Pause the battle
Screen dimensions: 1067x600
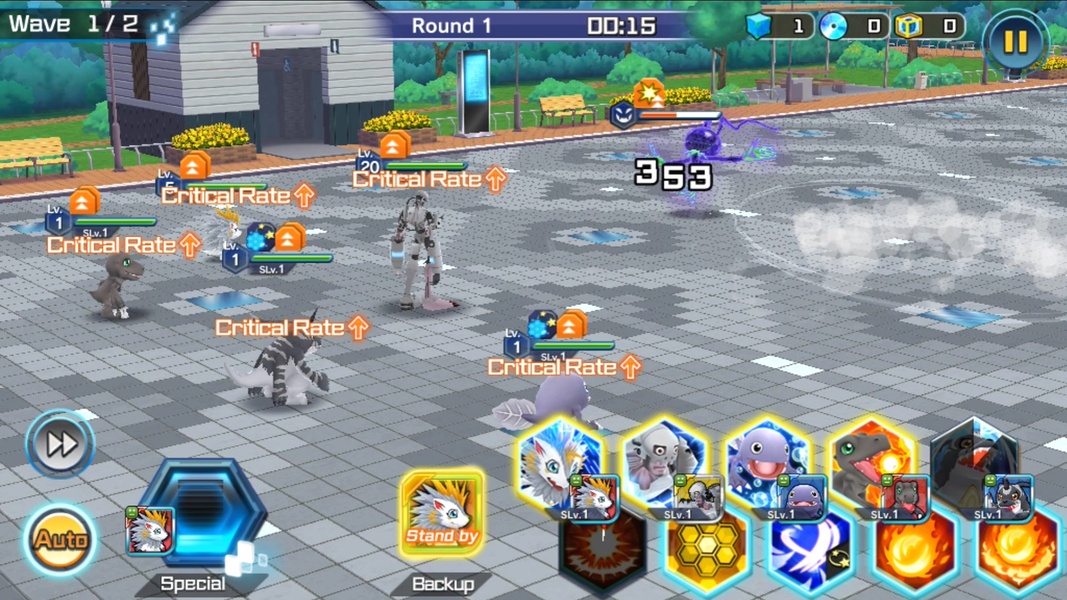click(1015, 41)
